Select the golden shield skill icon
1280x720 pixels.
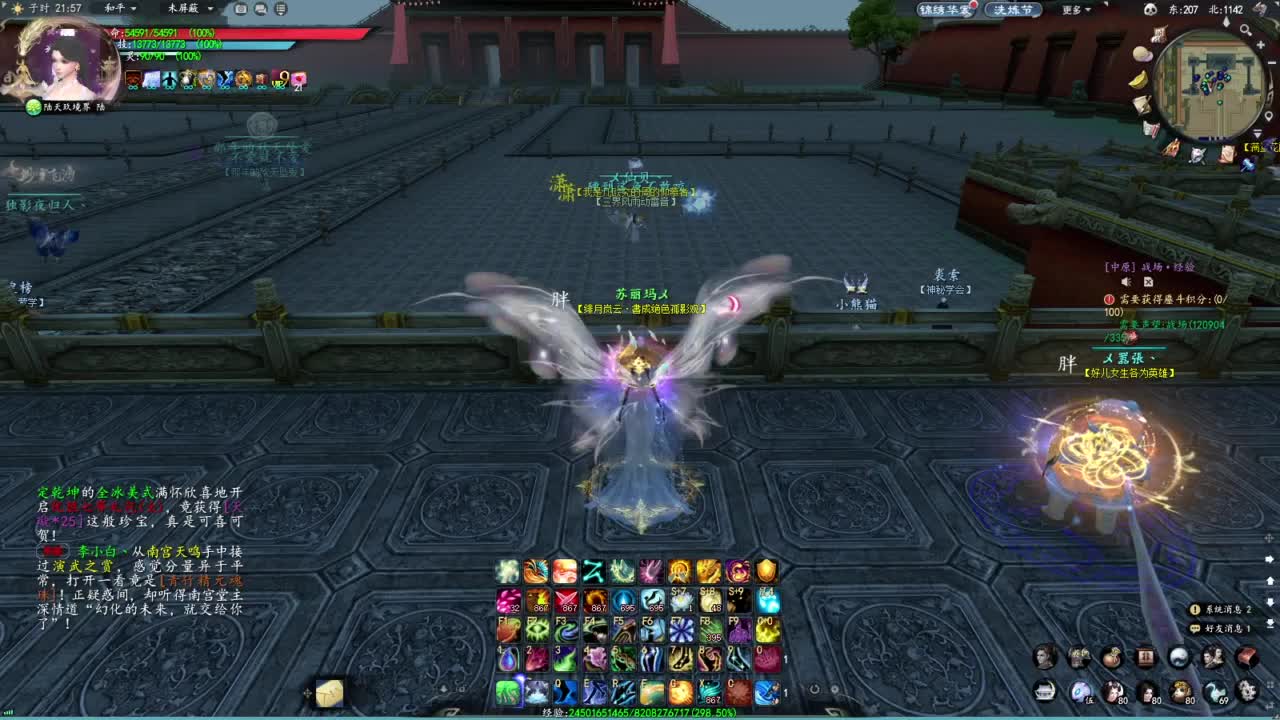coord(767,572)
